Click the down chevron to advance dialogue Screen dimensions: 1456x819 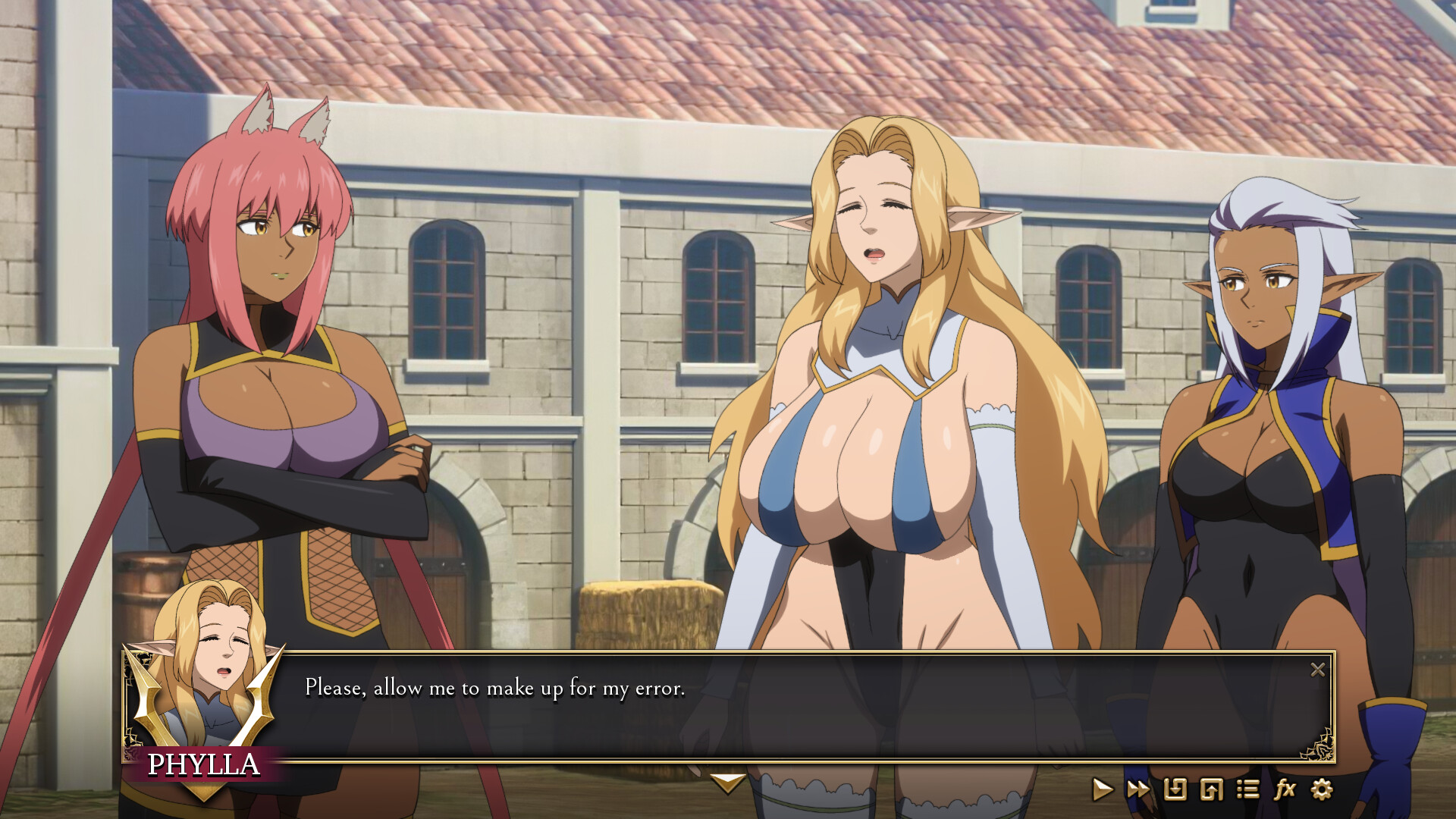(x=727, y=785)
